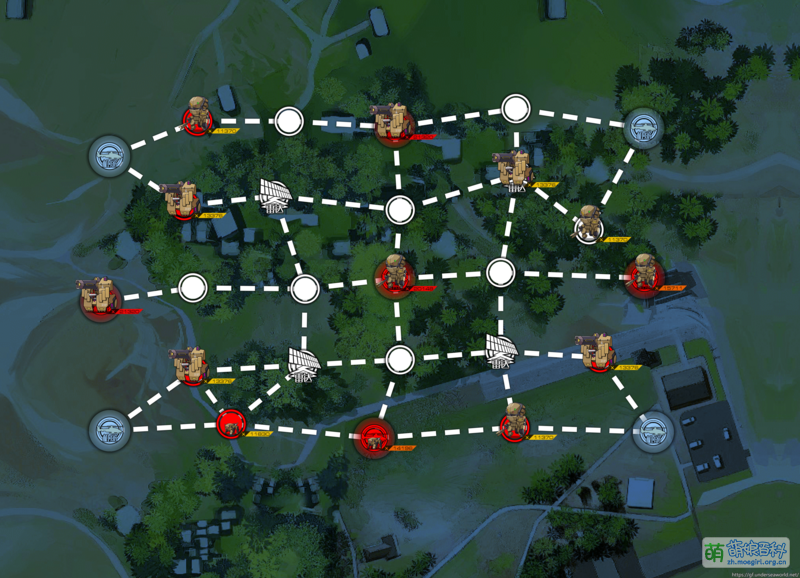Select the enemy unit standing on a white-ringed node
The height and width of the screenshot is (578, 800).
pos(589,226)
